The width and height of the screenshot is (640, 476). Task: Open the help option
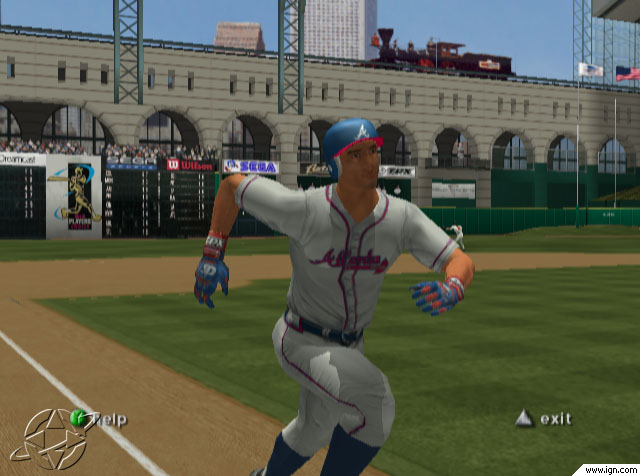pos(99,419)
